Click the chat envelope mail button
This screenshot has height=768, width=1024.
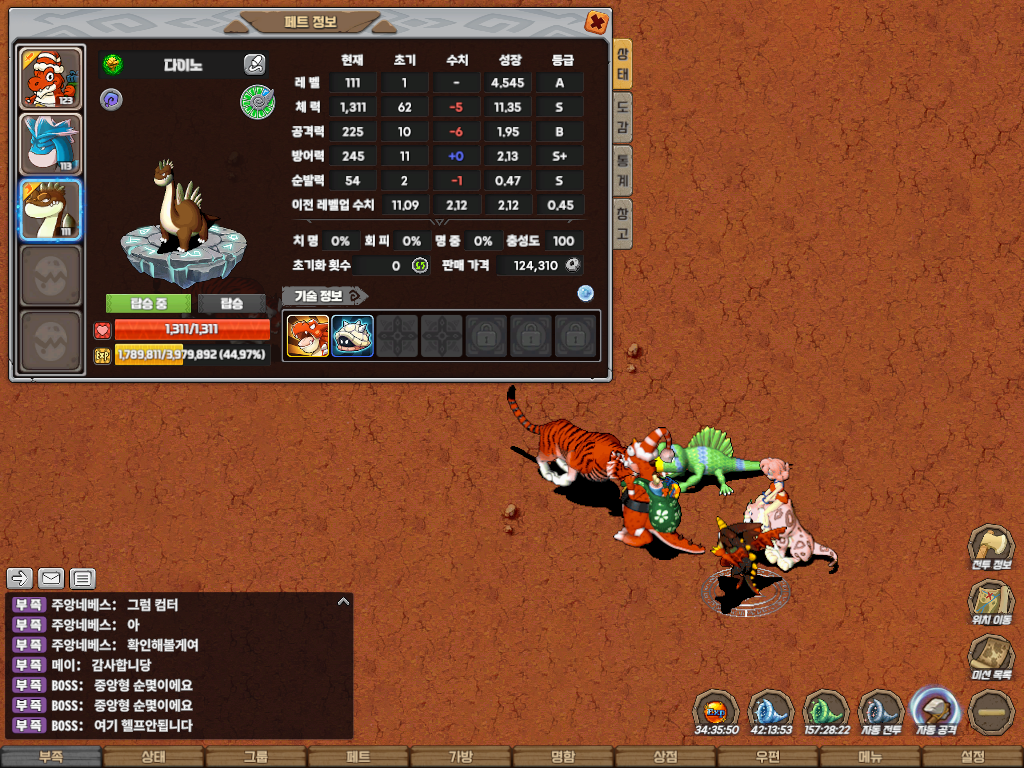[x=51, y=578]
